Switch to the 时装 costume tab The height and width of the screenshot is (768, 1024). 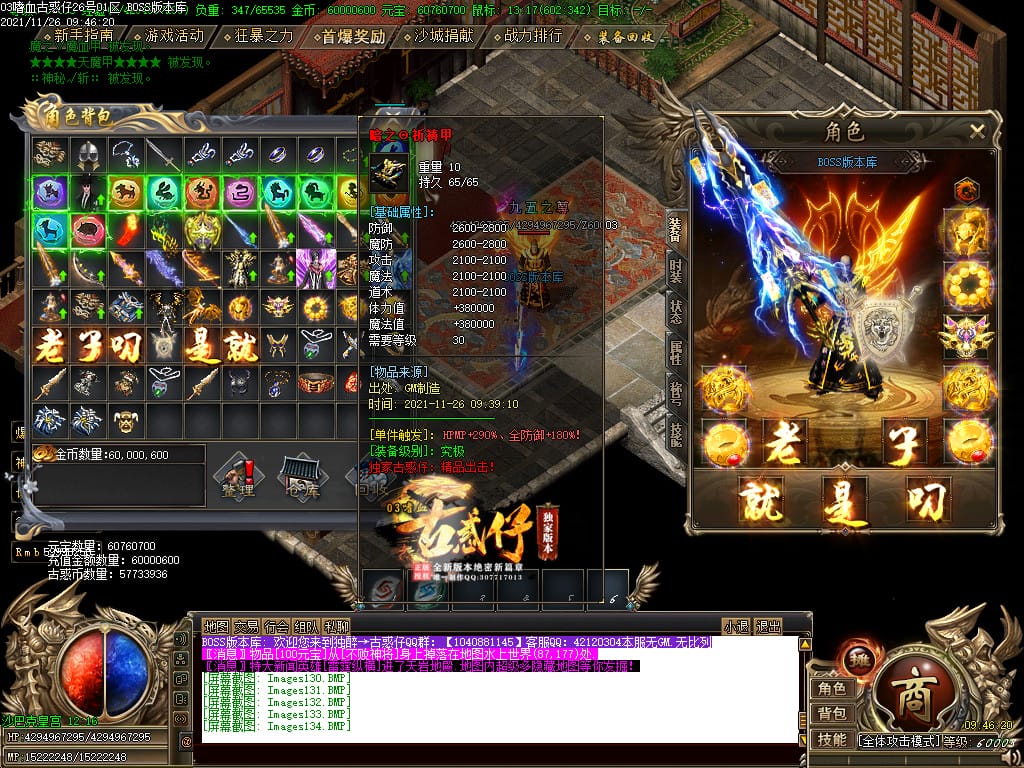pyautogui.click(x=676, y=269)
